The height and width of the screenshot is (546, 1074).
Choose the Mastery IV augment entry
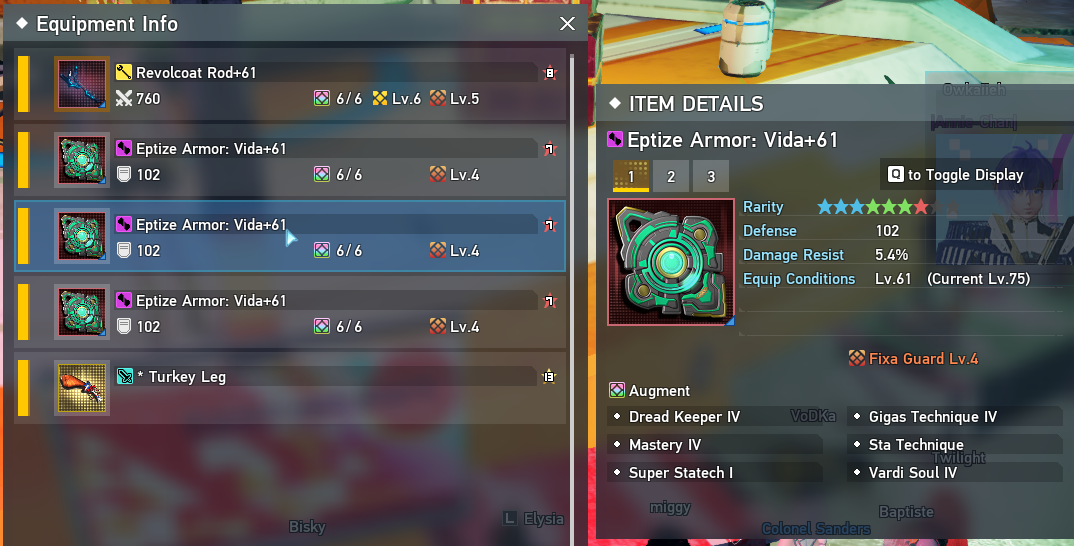point(665,445)
